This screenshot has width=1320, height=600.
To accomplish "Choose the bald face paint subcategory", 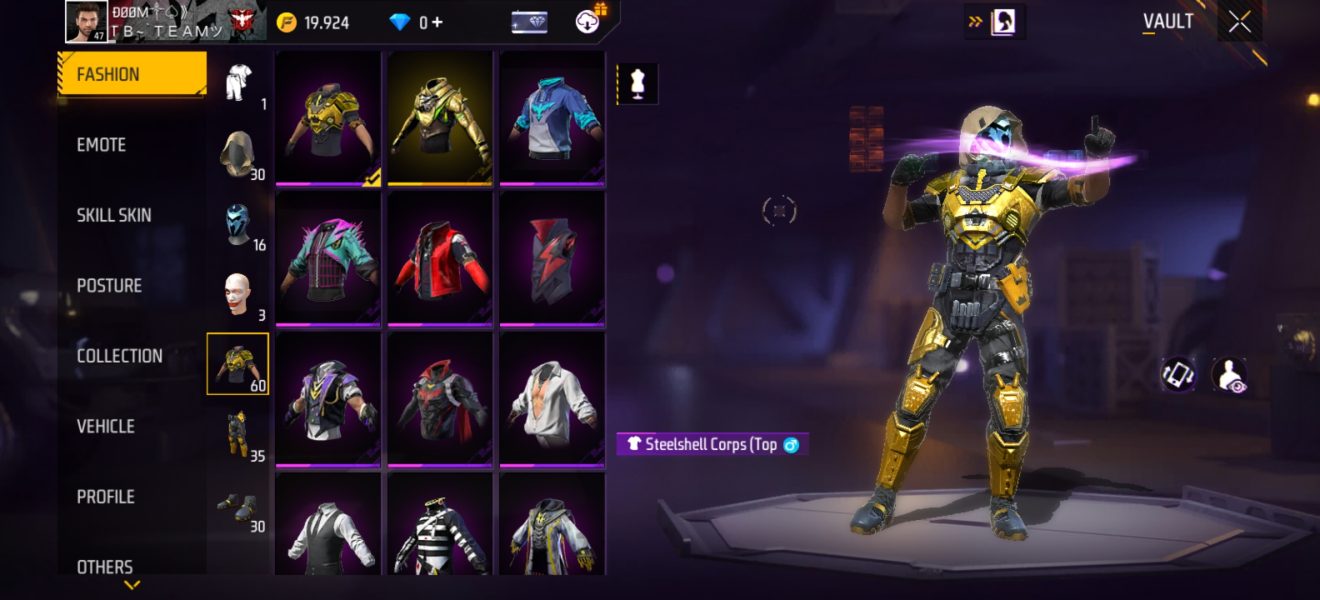I will (238, 294).
